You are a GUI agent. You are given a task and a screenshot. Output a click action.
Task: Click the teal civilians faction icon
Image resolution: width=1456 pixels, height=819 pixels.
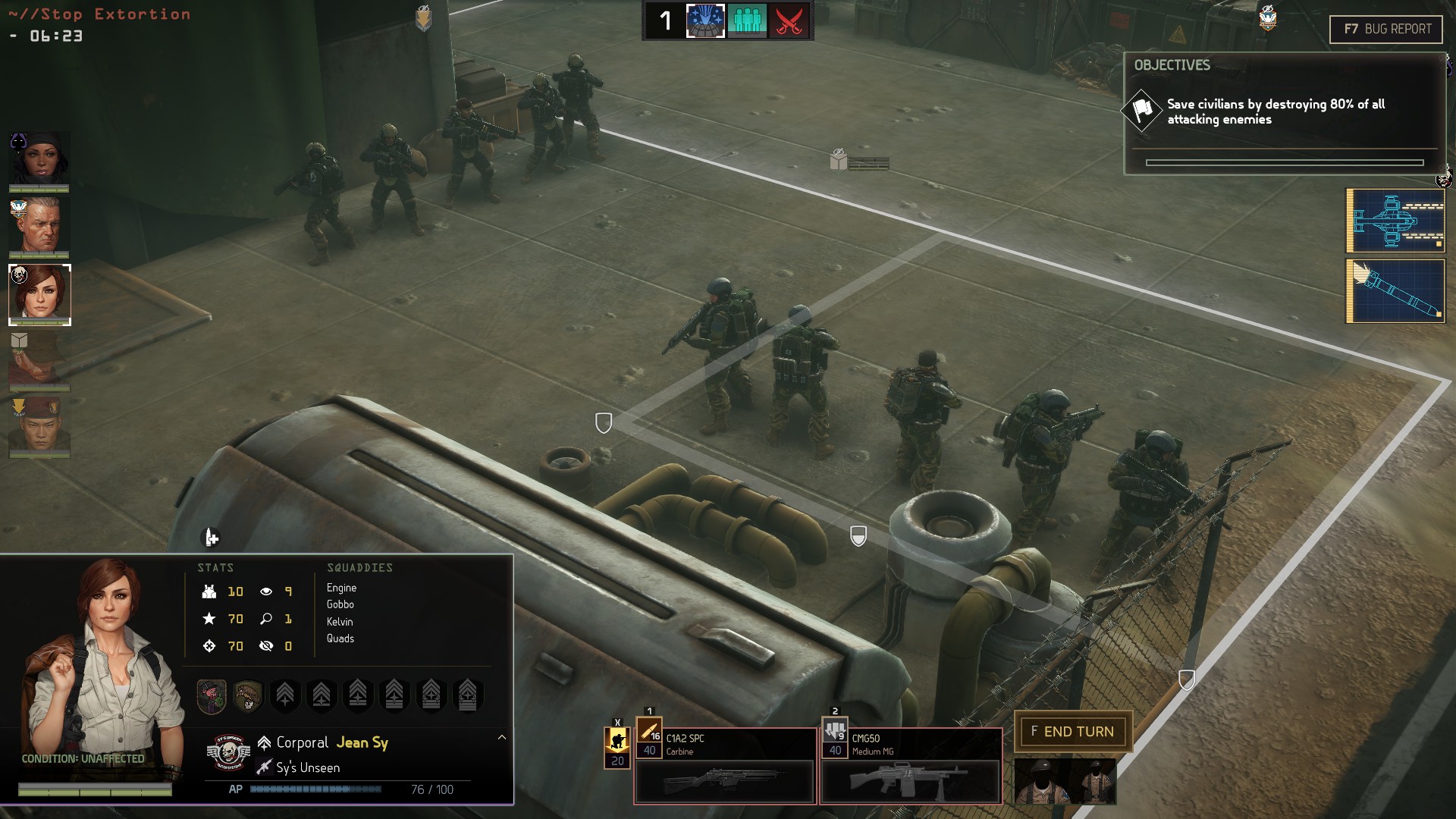pos(747,20)
